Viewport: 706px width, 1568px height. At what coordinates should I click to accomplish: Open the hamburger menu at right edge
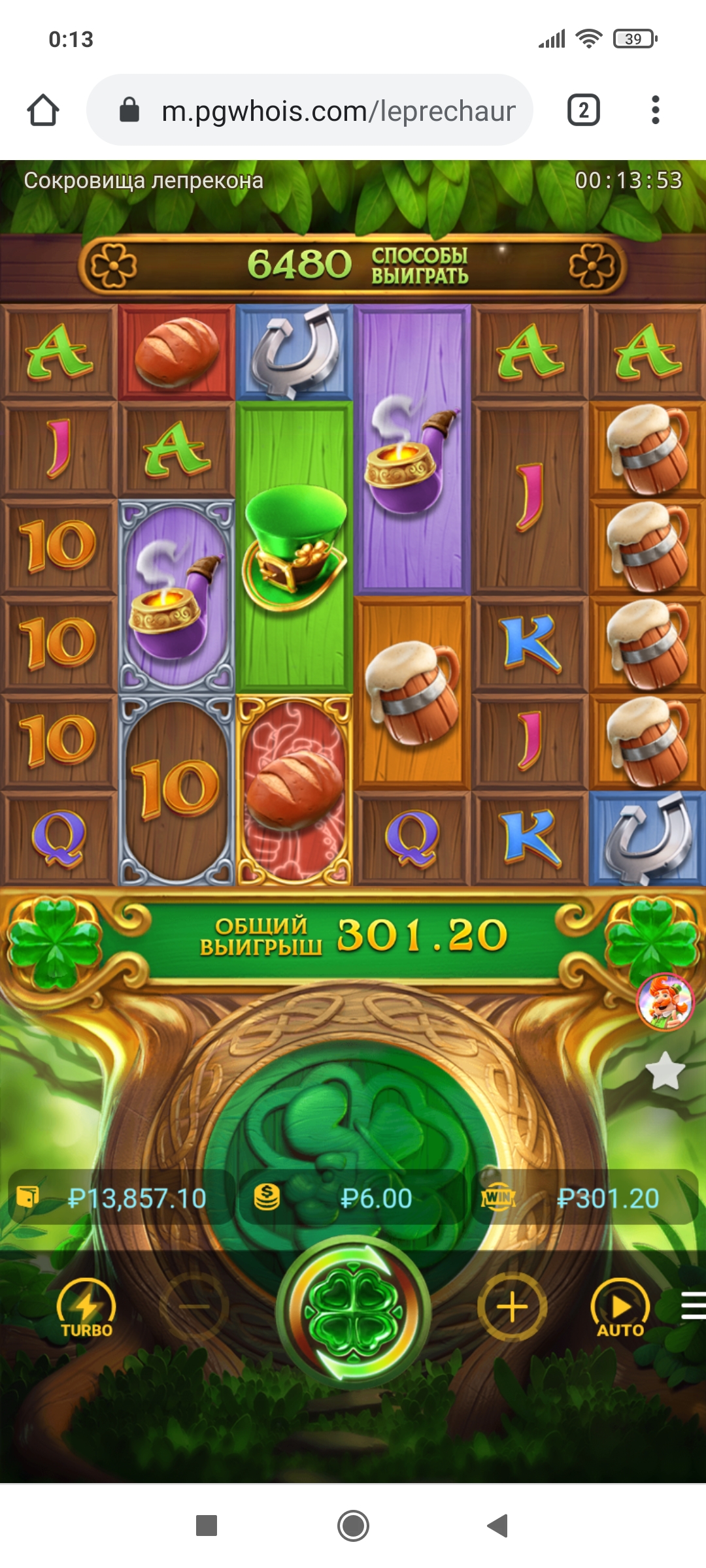point(693,1307)
